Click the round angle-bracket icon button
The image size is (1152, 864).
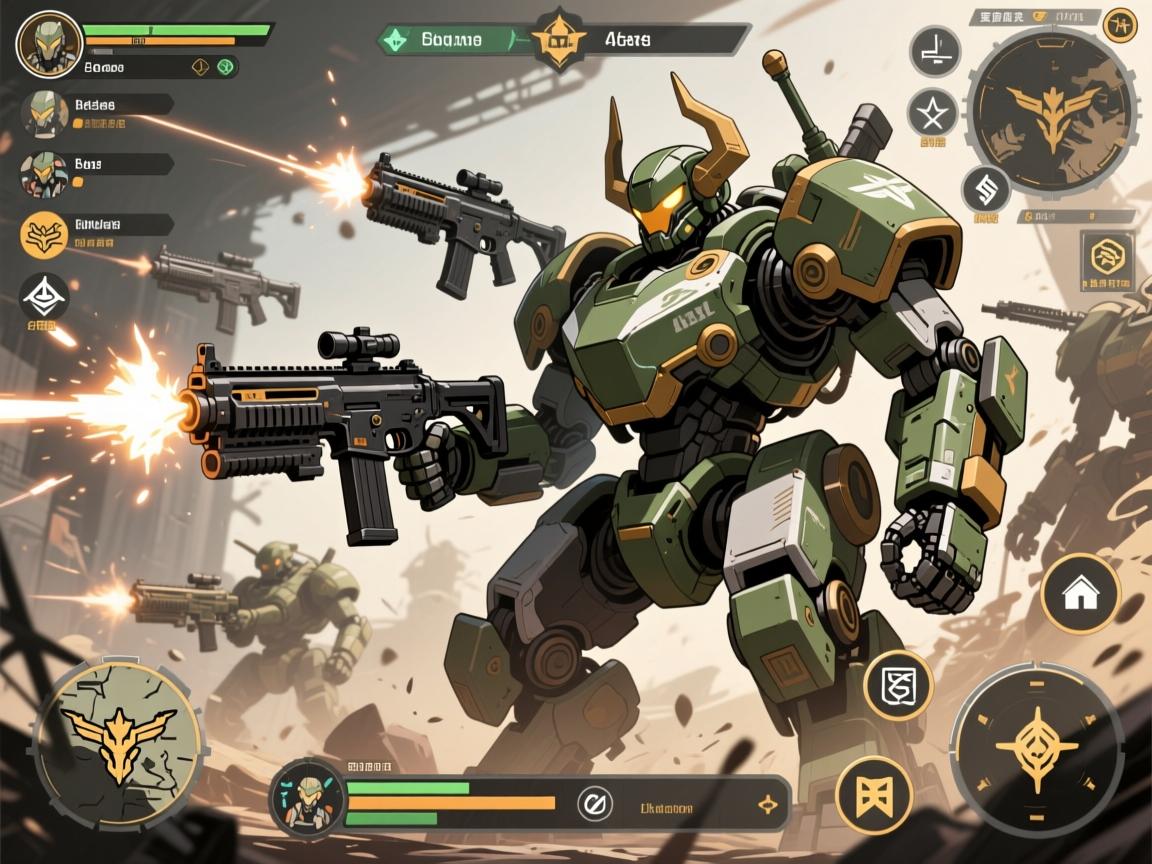click(x=934, y=50)
